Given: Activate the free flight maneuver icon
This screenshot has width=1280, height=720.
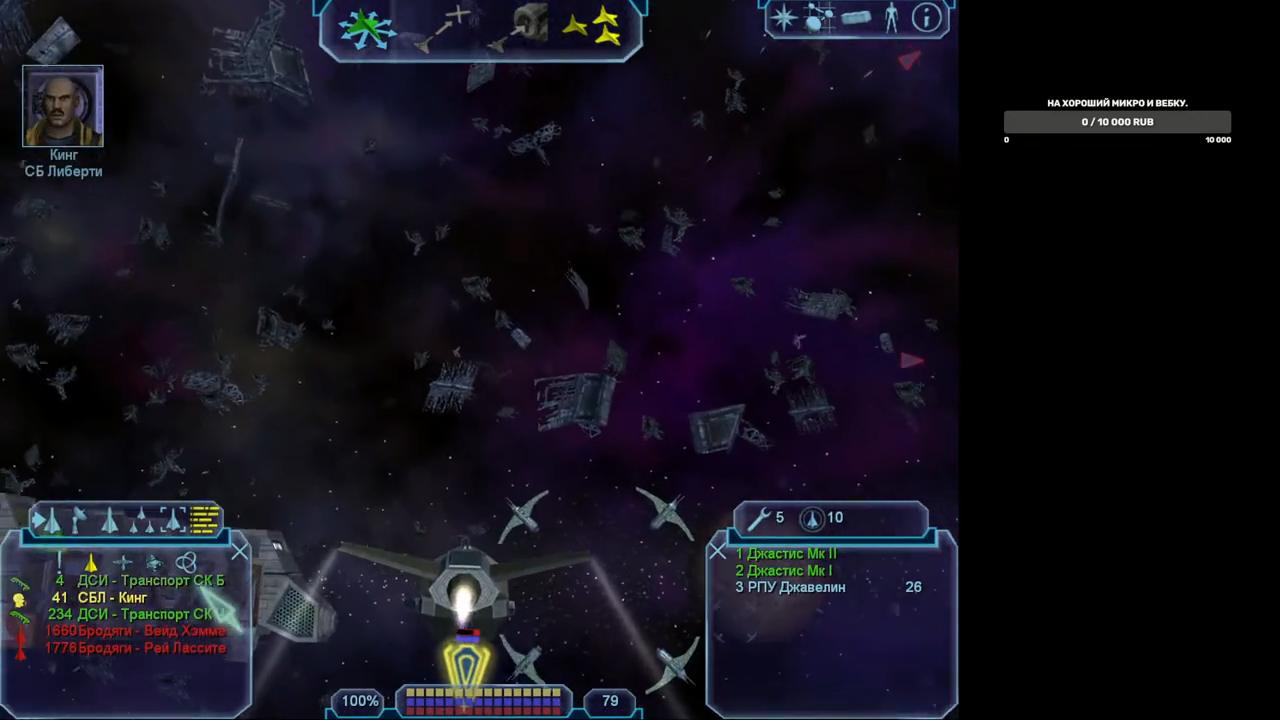Looking at the screenshot, I should point(366,28).
